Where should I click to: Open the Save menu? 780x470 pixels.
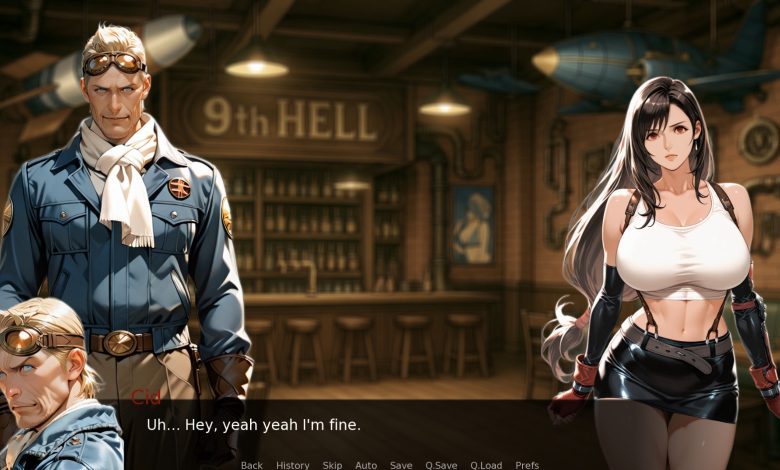[401, 465]
